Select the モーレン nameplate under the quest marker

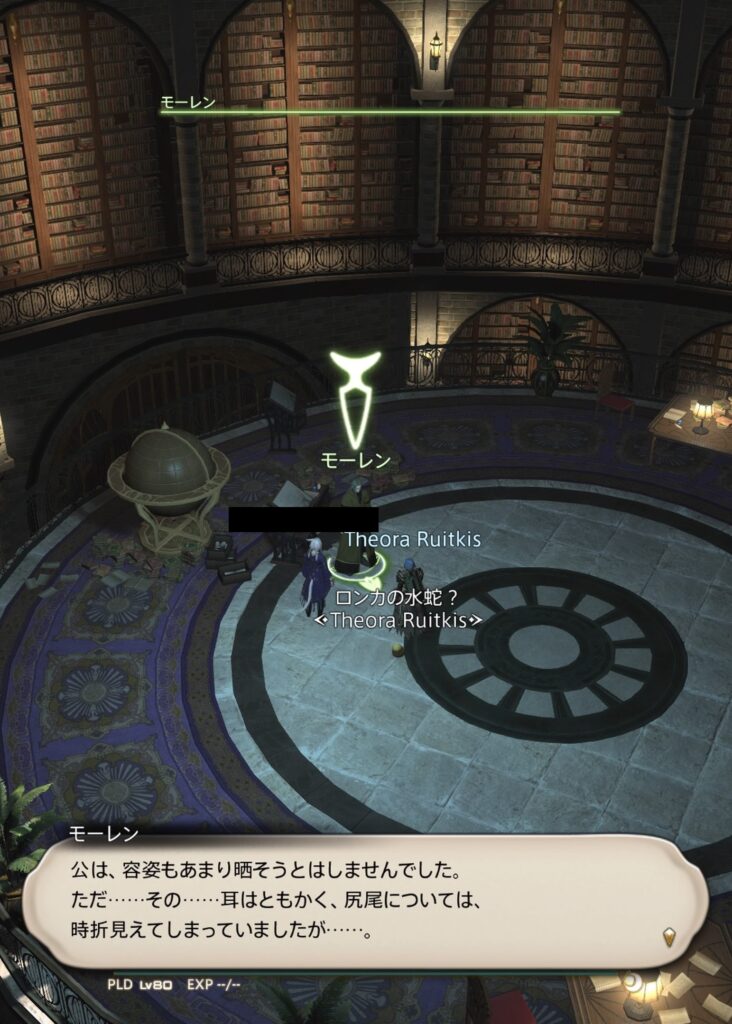pos(355,460)
